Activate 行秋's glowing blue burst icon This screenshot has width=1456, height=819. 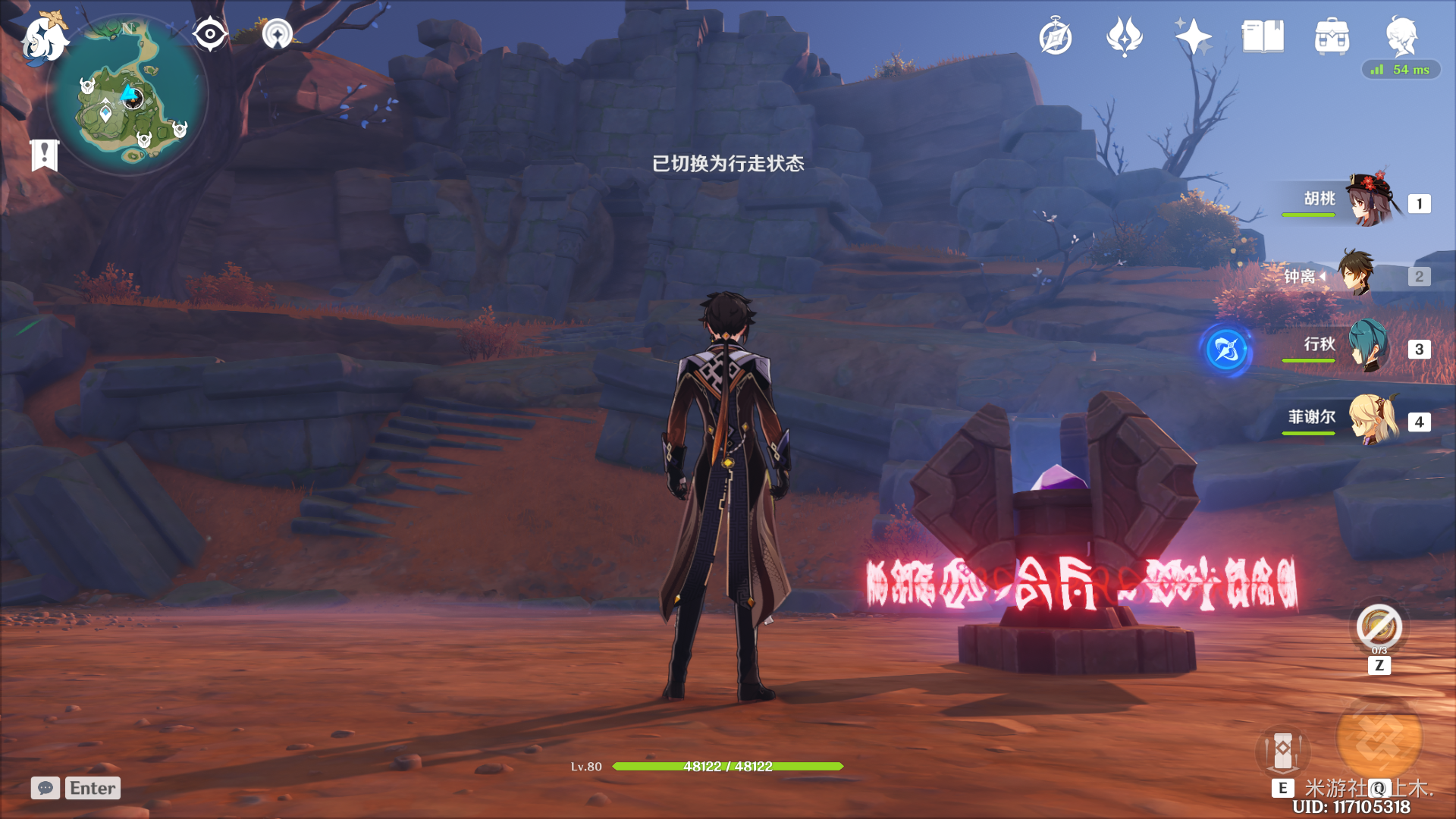[1226, 350]
